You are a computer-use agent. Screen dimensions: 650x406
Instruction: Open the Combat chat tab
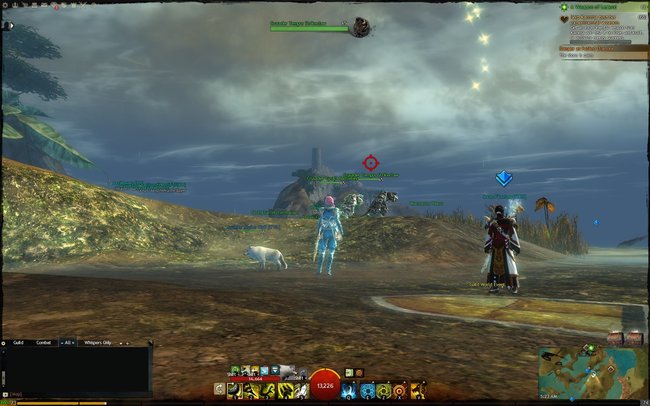[43, 343]
